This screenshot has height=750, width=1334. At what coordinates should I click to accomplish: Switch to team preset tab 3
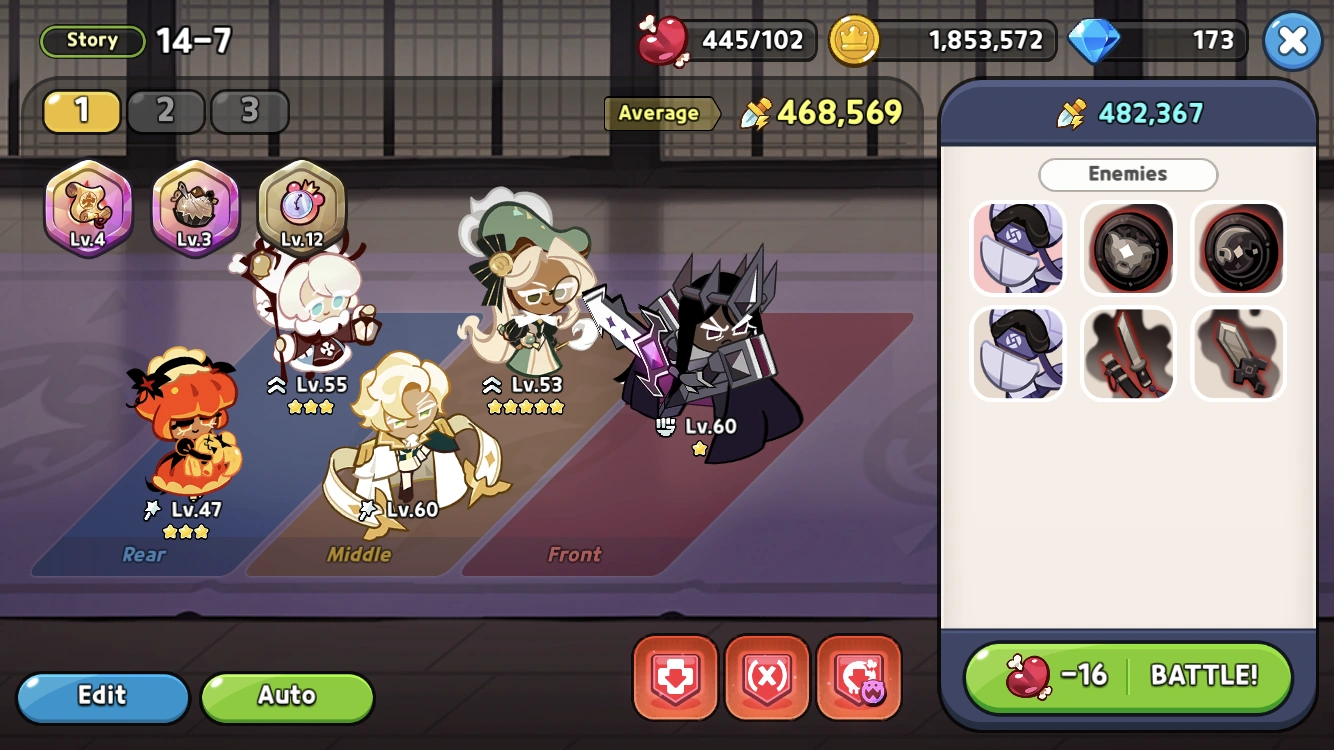(250, 111)
